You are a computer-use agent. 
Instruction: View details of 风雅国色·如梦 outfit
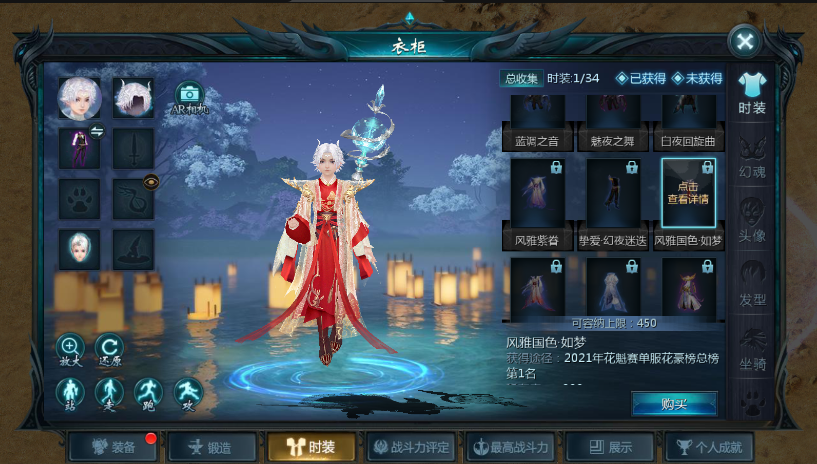[688, 193]
